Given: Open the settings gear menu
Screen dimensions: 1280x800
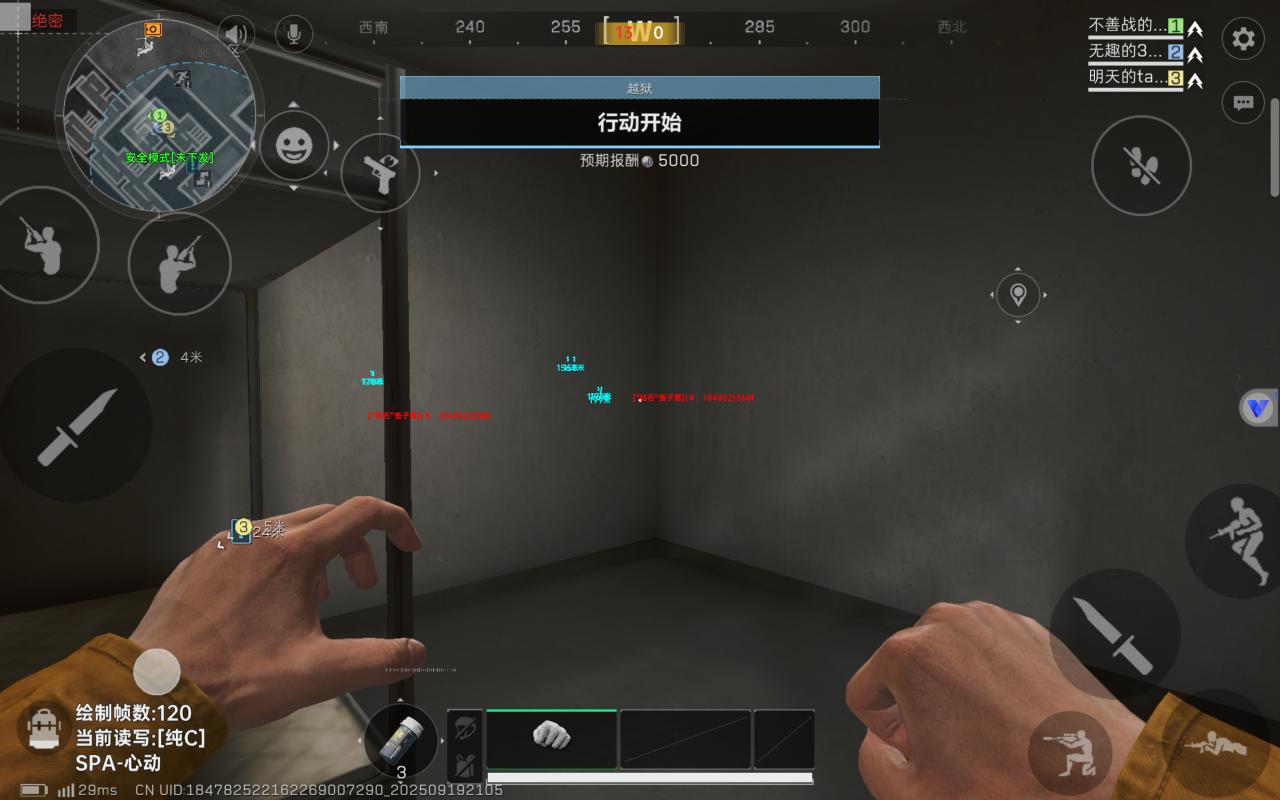Looking at the screenshot, I should [x=1243, y=39].
